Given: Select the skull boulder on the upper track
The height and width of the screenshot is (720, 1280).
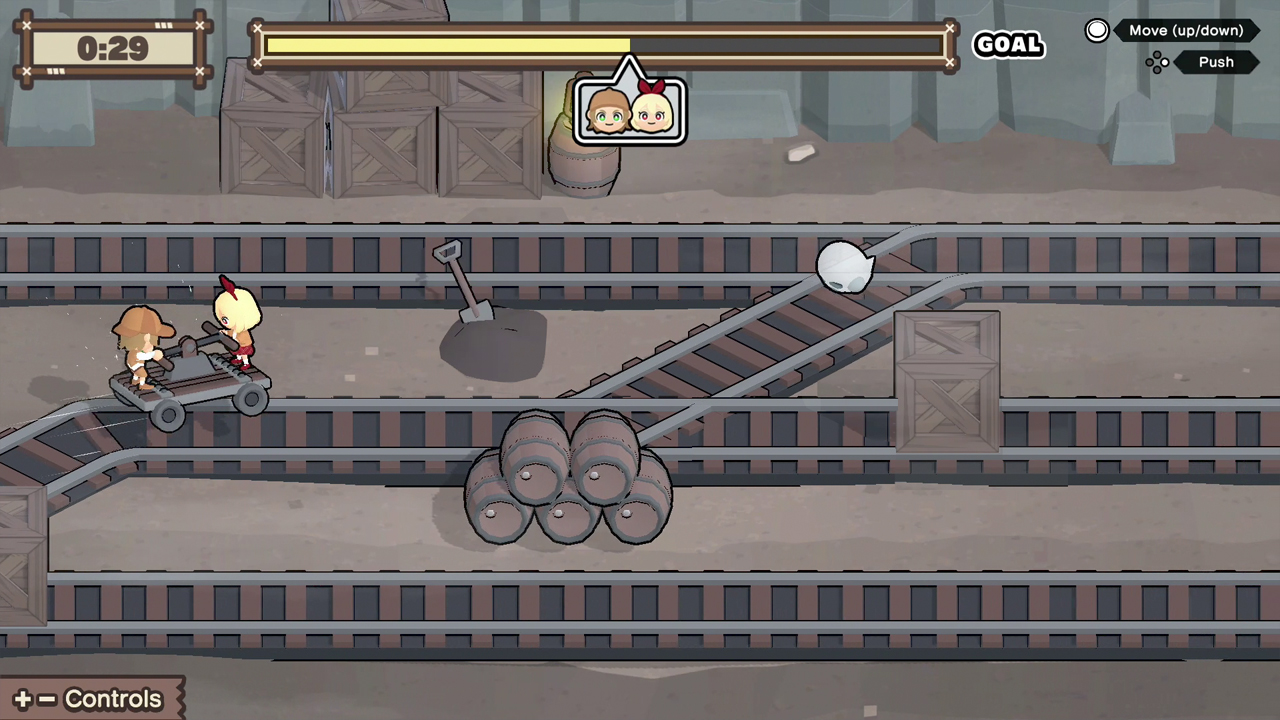Looking at the screenshot, I should pyautogui.click(x=845, y=265).
